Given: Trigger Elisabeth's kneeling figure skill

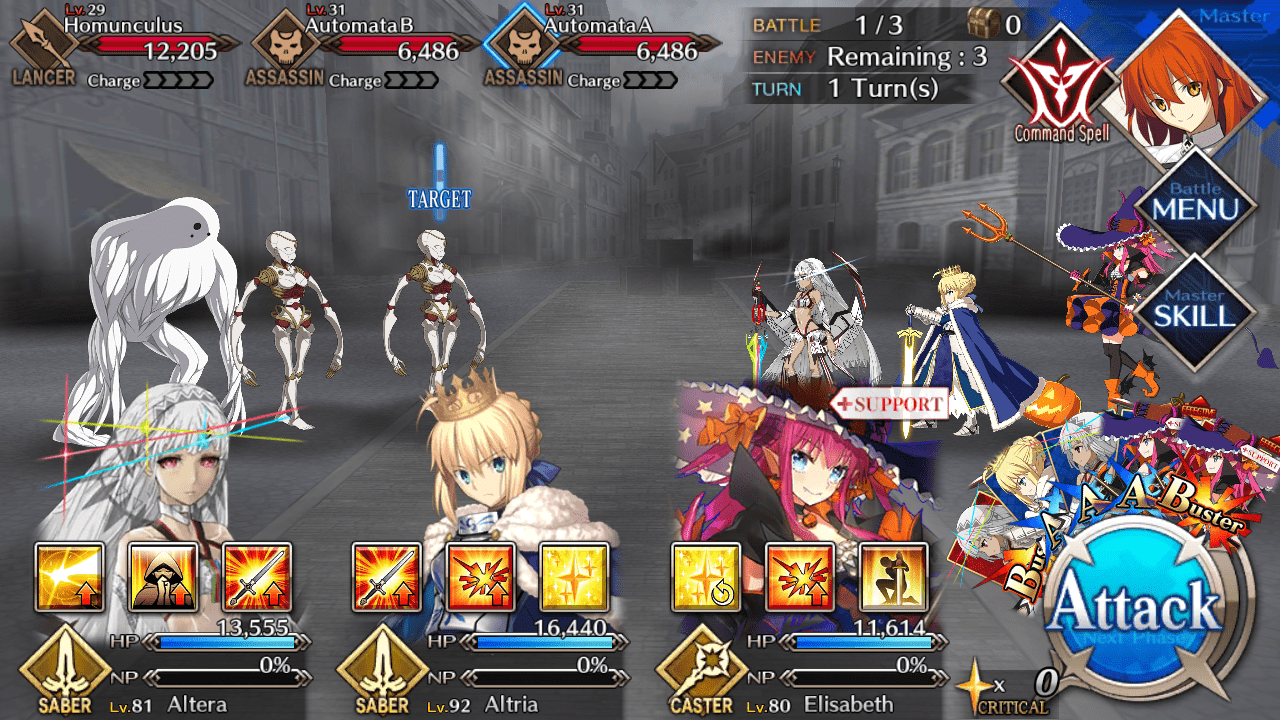Looking at the screenshot, I should coord(893,577).
